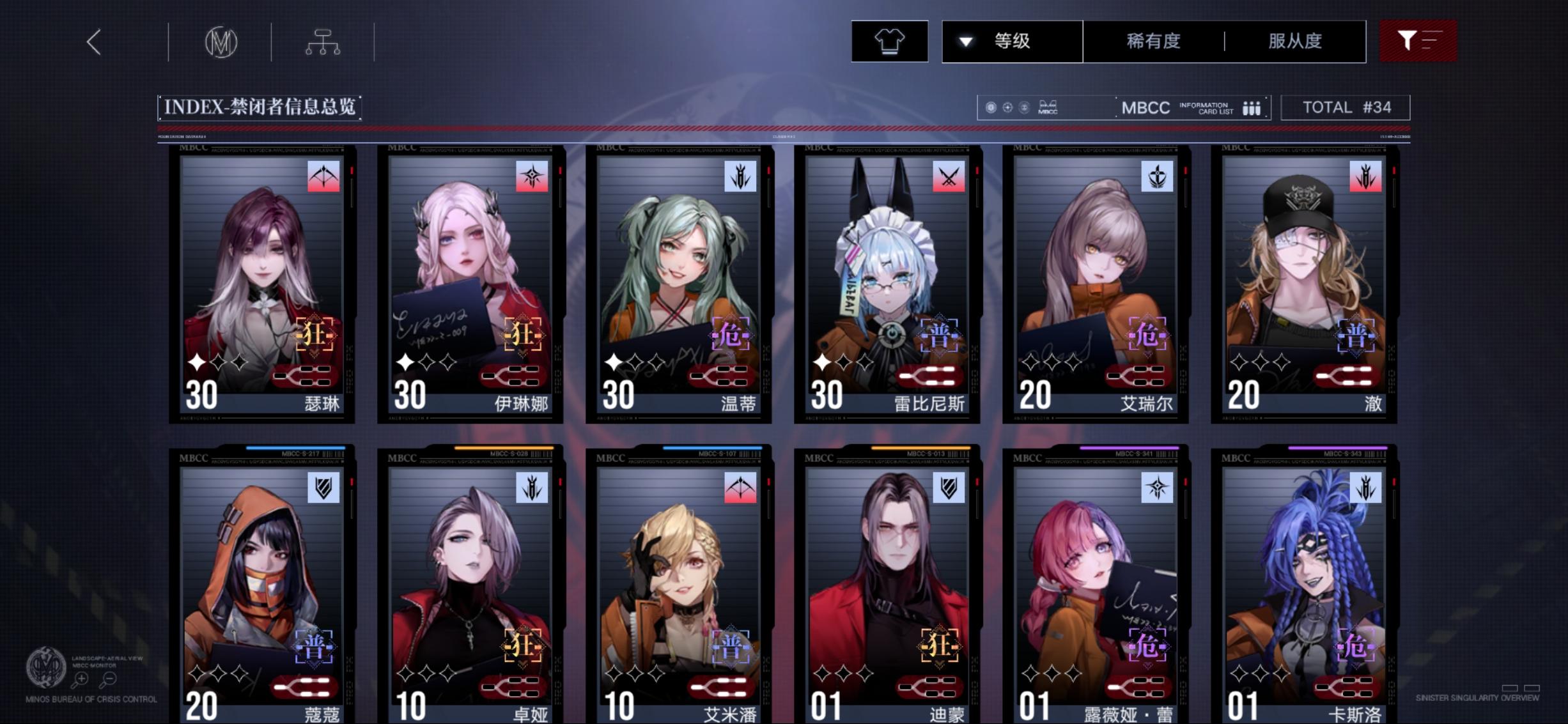Click the outfit shirt icon in top bar

pos(890,40)
